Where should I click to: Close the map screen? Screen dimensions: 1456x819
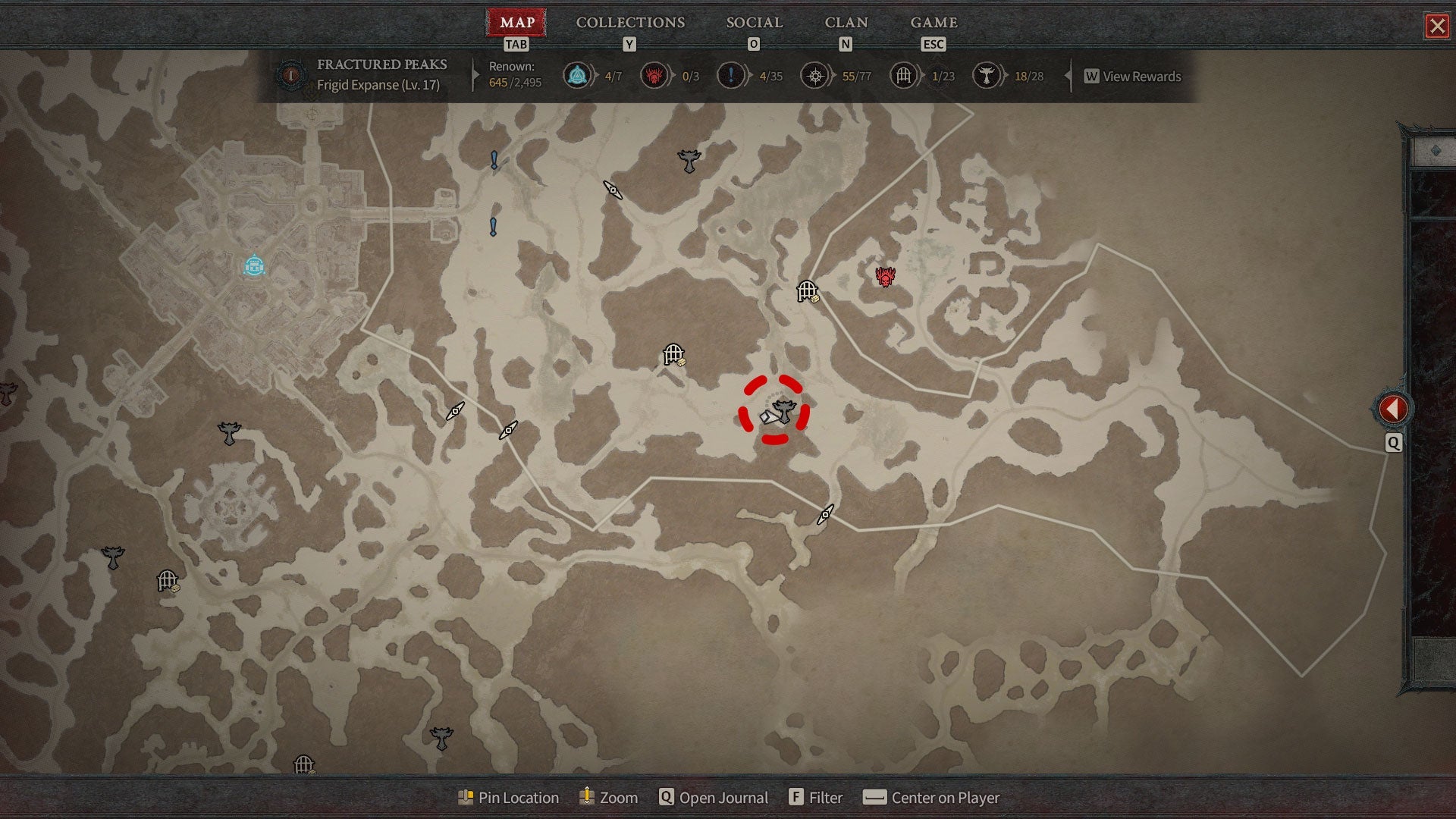[1436, 27]
